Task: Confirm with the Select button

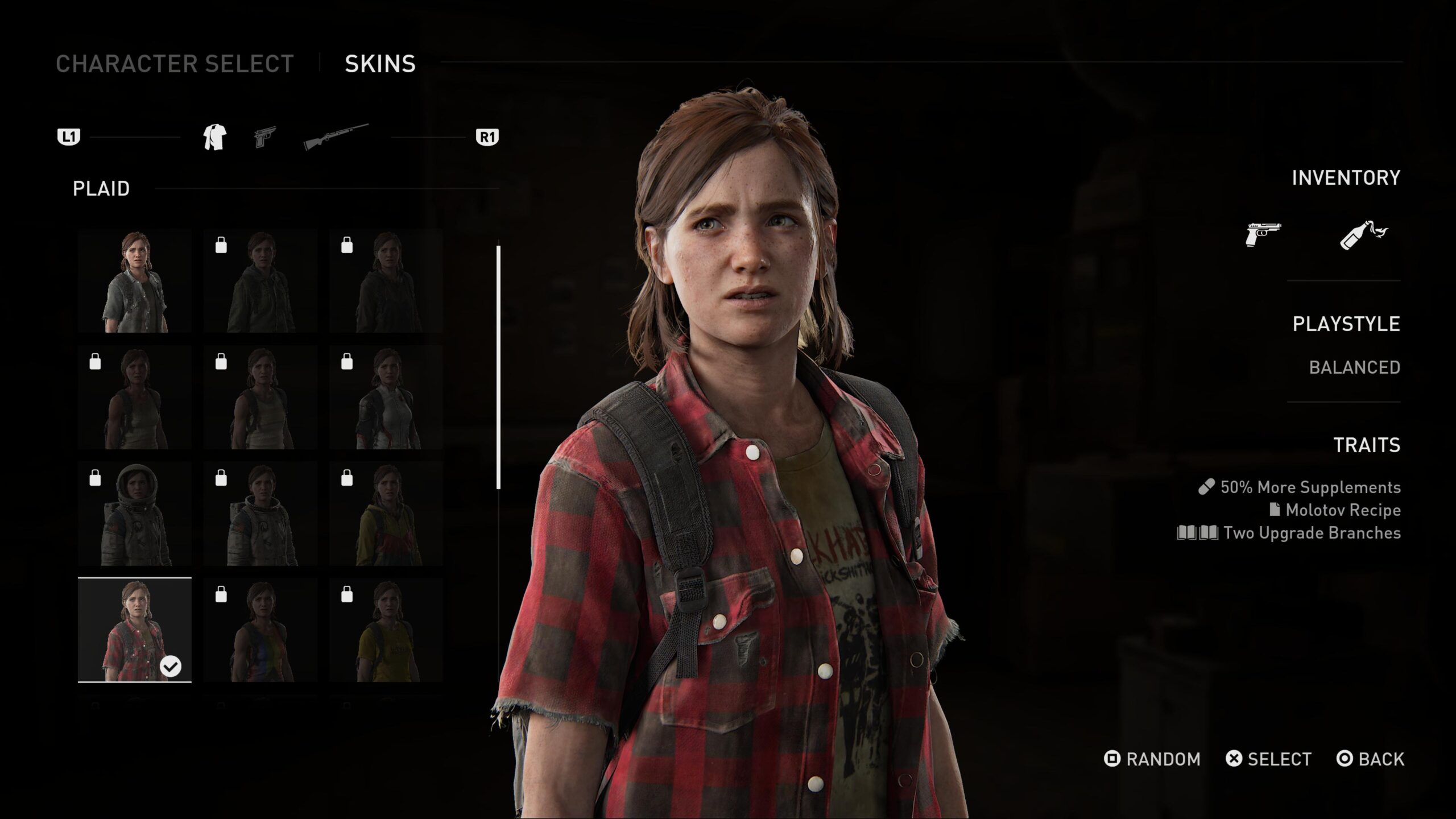Action: point(1269,759)
